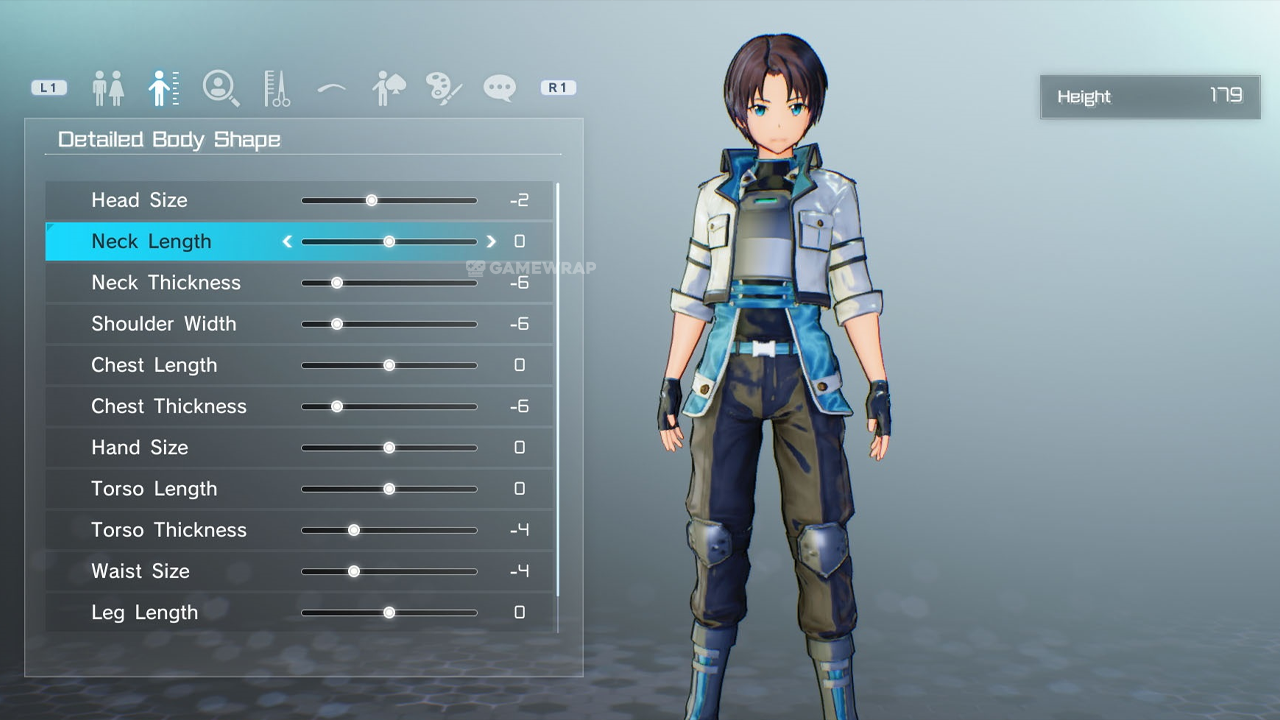Choose the Leg Length slider

(389, 612)
